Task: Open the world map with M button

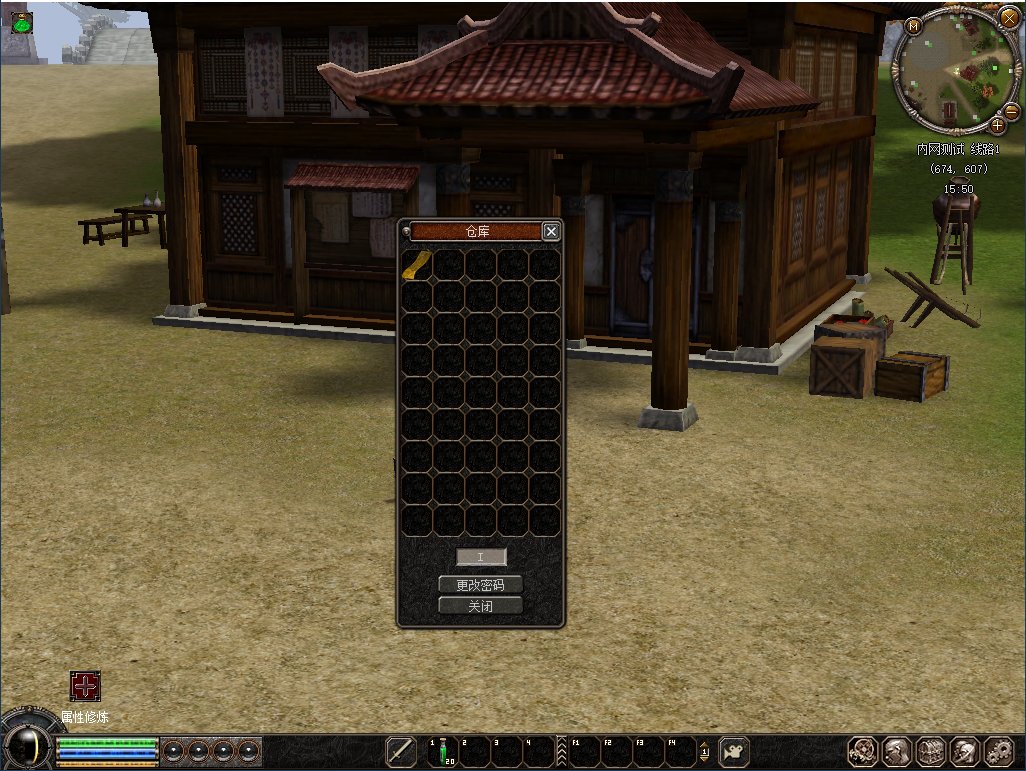Action: pyautogui.click(x=913, y=26)
